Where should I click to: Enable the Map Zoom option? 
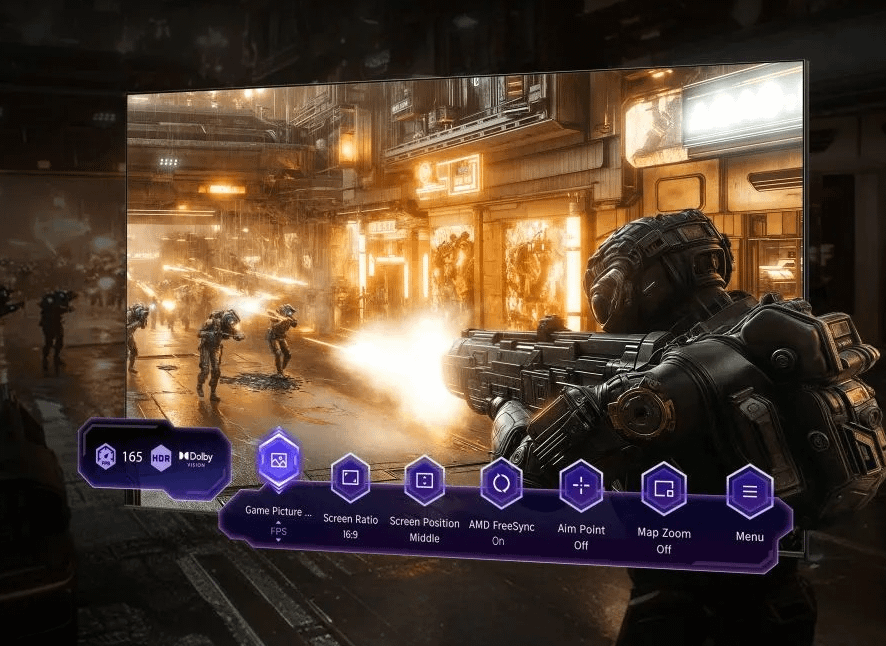[663, 489]
